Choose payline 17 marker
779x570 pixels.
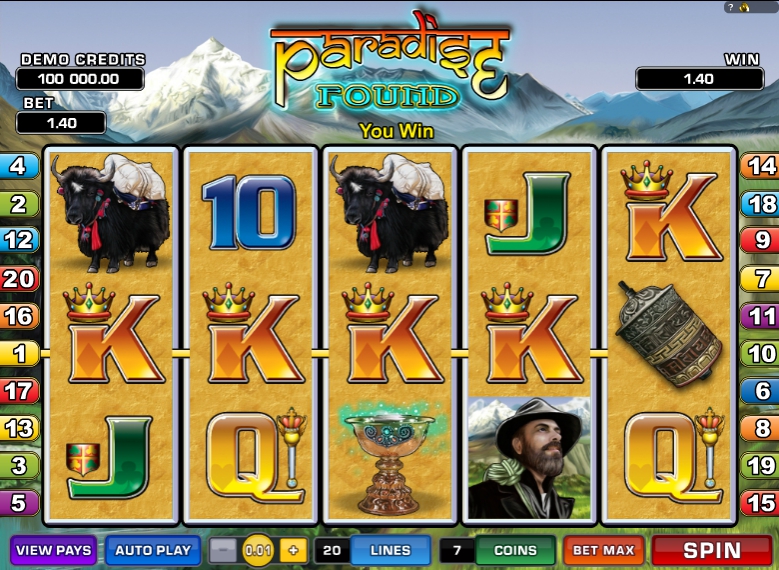pos(19,390)
